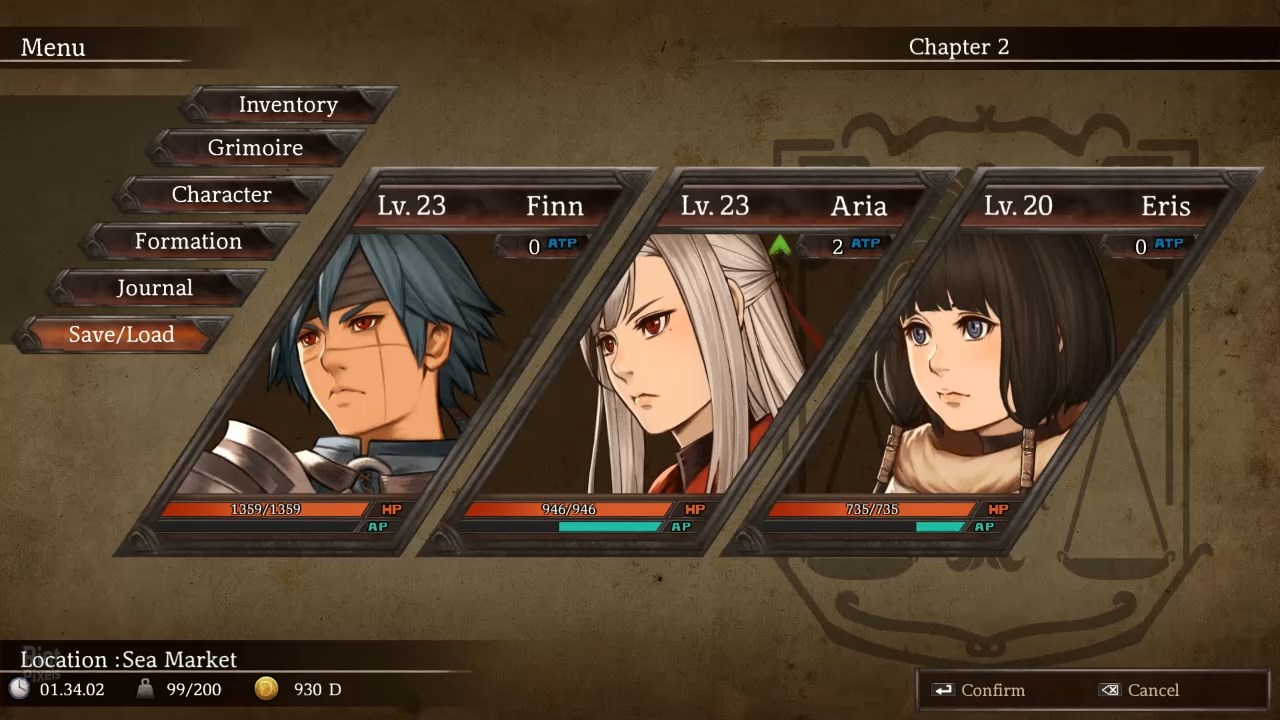Click the Cancel button

[1139, 690]
